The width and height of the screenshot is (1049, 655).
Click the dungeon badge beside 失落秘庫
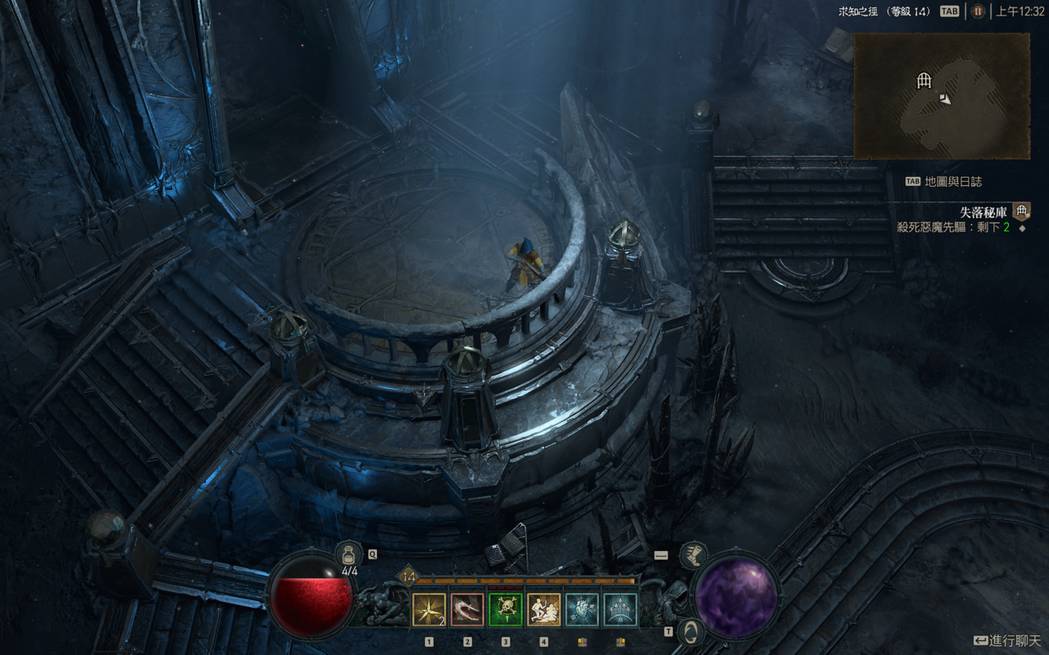pos(1021,211)
